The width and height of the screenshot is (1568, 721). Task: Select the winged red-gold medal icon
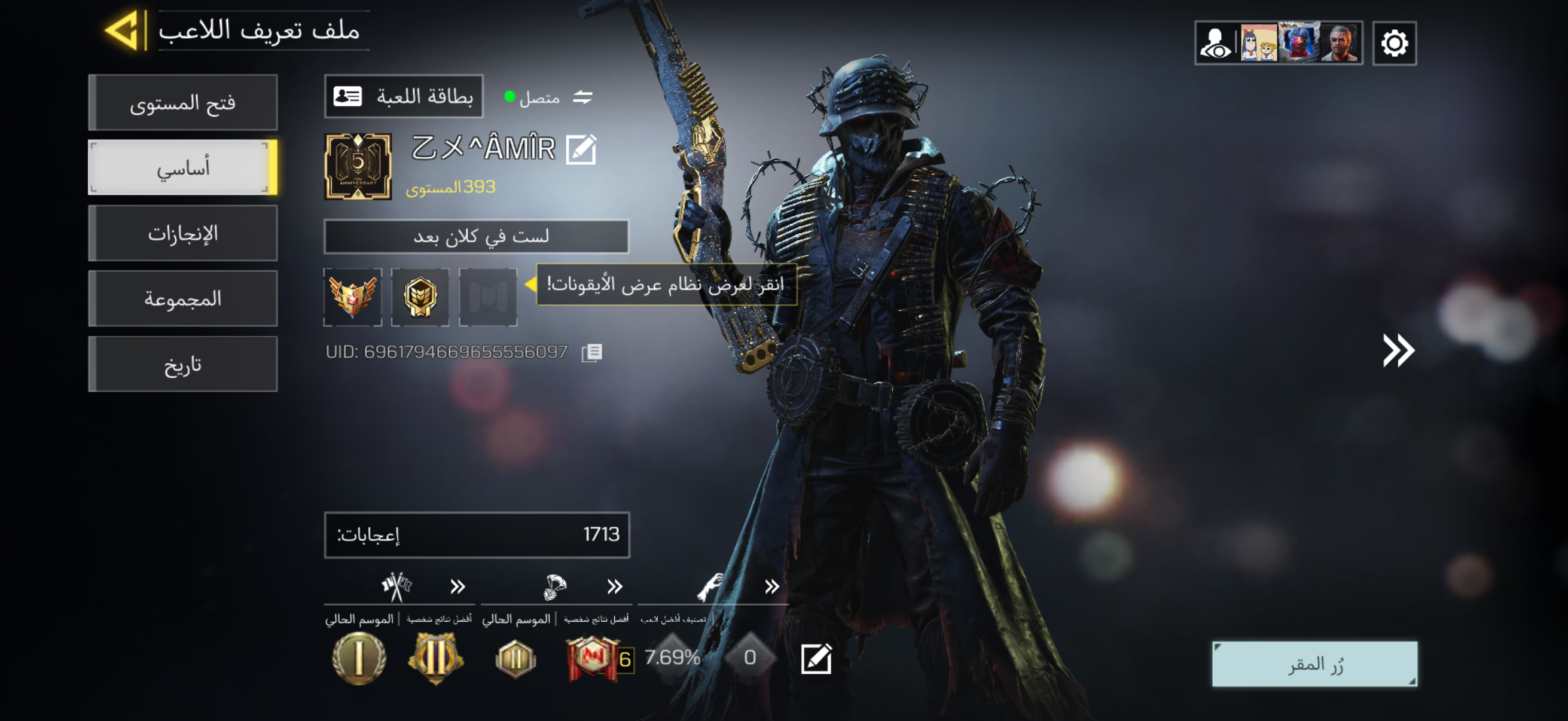(x=353, y=297)
